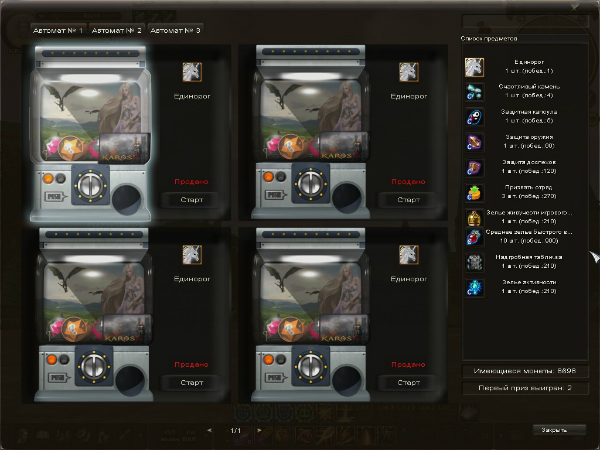Click Старт on the top-left machine
The image size is (600, 450).
tap(191, 199)
